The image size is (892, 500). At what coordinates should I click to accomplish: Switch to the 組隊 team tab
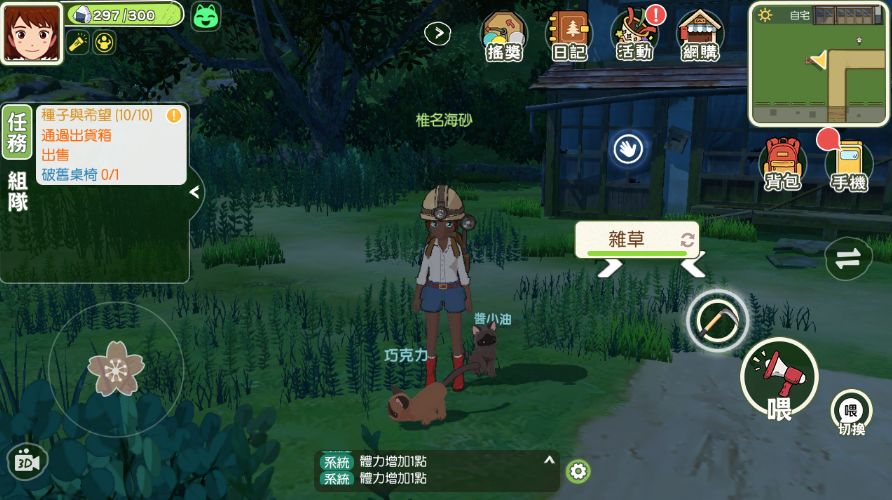coord(17,191)
